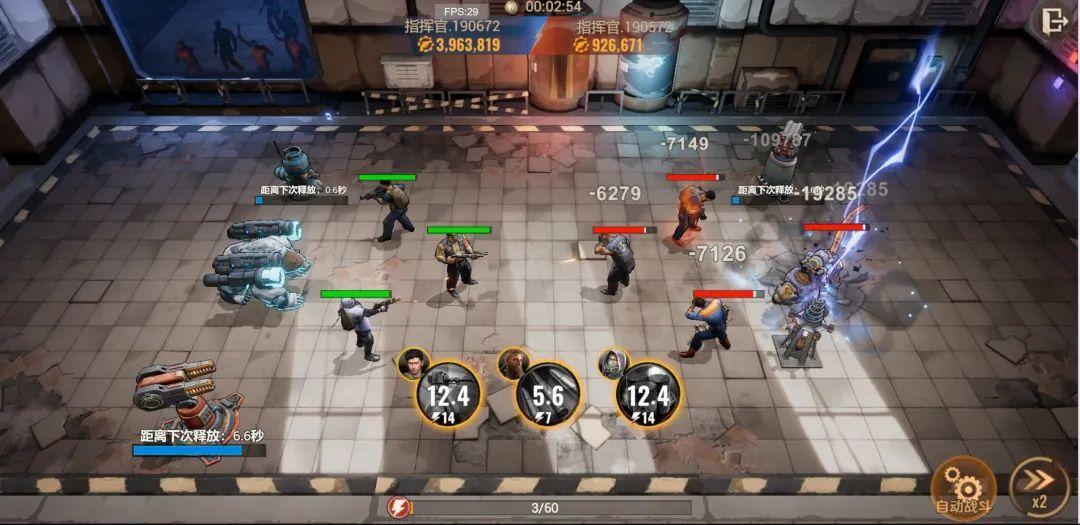This screenshot has height=525, width=1080.
Task: Activate the dark-haired man's skill icon
Action: (448, 394)
